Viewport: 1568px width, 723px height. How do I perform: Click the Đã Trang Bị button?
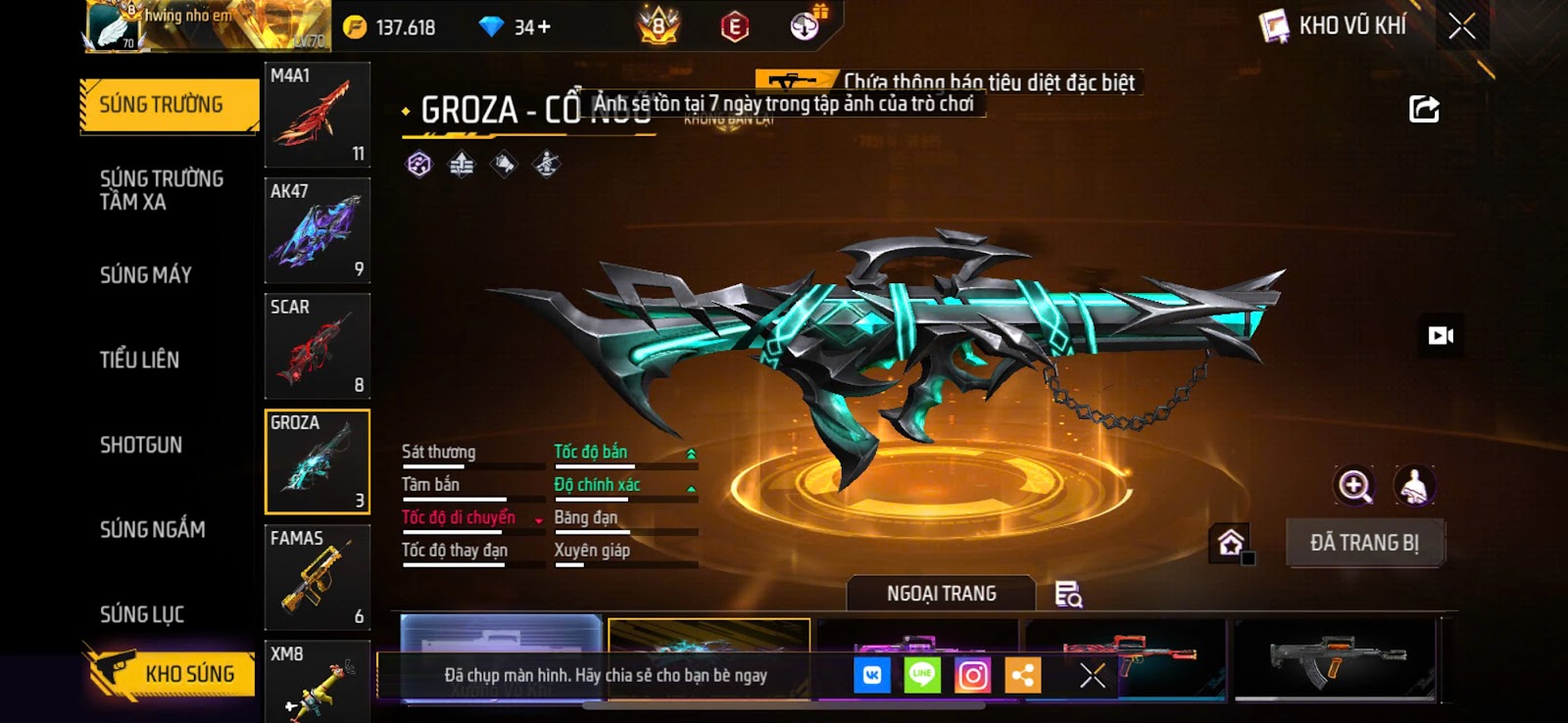pyautogui.click(x=1364, y=543)
